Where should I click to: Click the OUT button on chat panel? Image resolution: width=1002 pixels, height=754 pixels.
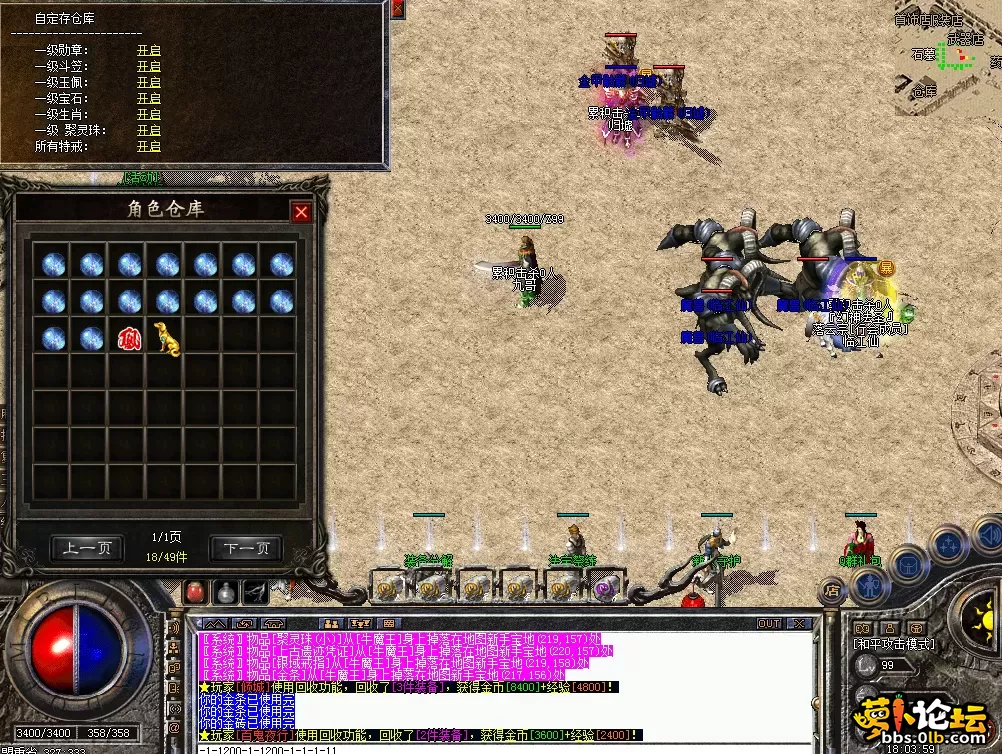(768, 623)
